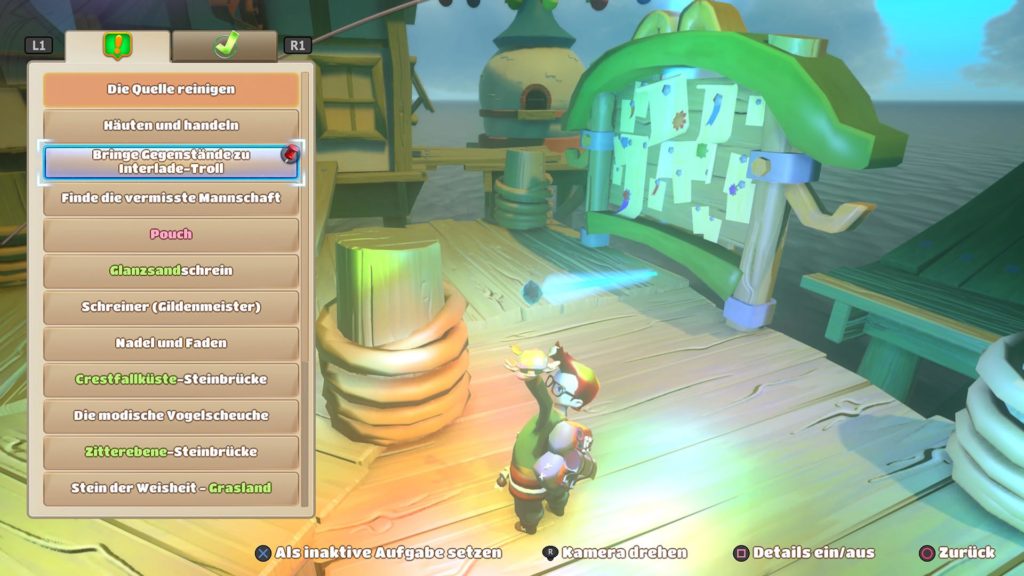The image size is (1024, 576).
Task: Open 'Die modische Vogelscheuche' quest
Action: click(171, 415)
